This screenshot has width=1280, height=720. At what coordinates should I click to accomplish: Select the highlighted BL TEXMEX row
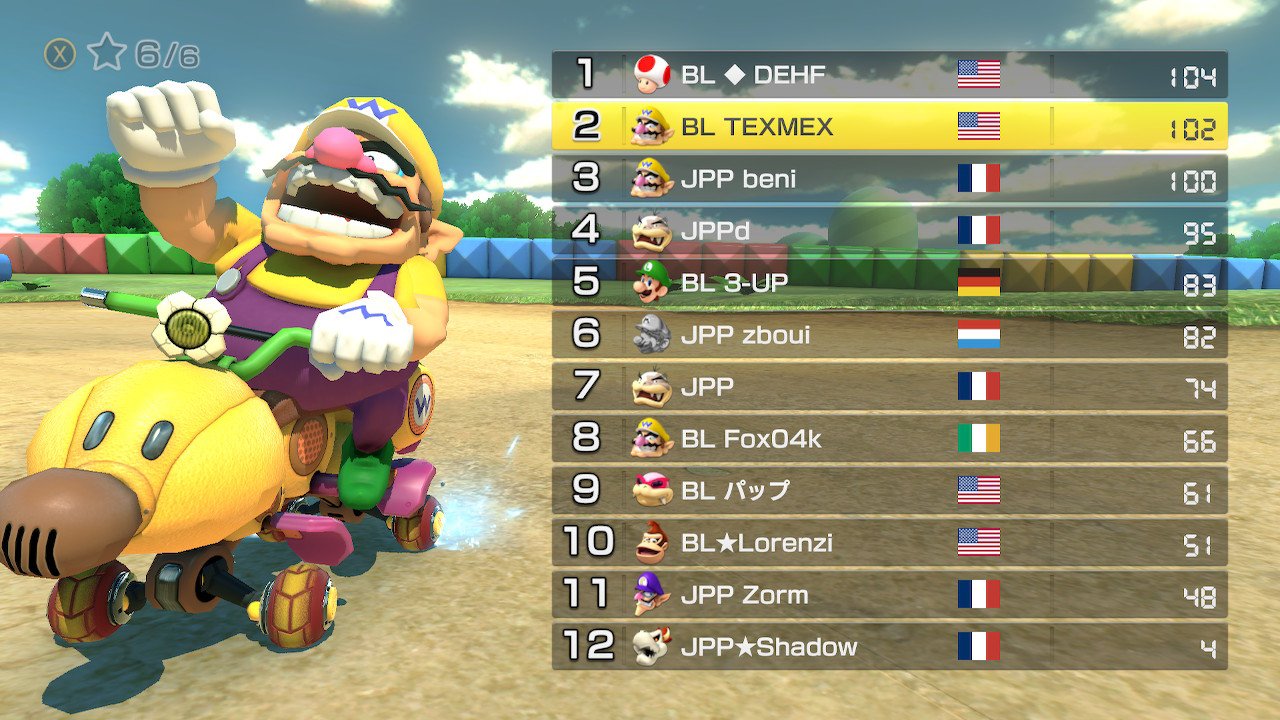coord(889,126)
